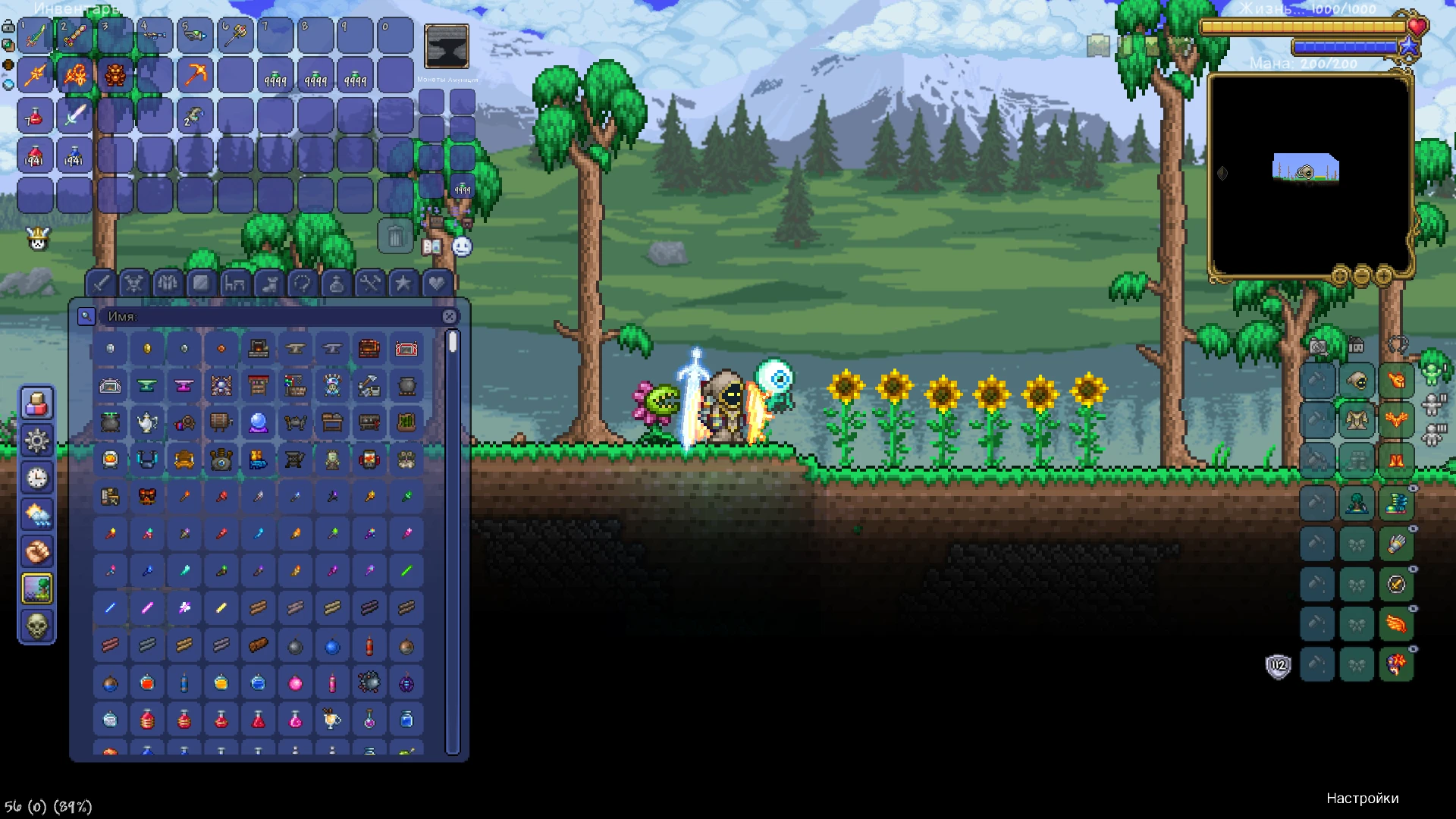The height and width of the screenshot is (819, 1456).
Task: Select the sword weapons filter tab
Action: [x=102, y=283]
